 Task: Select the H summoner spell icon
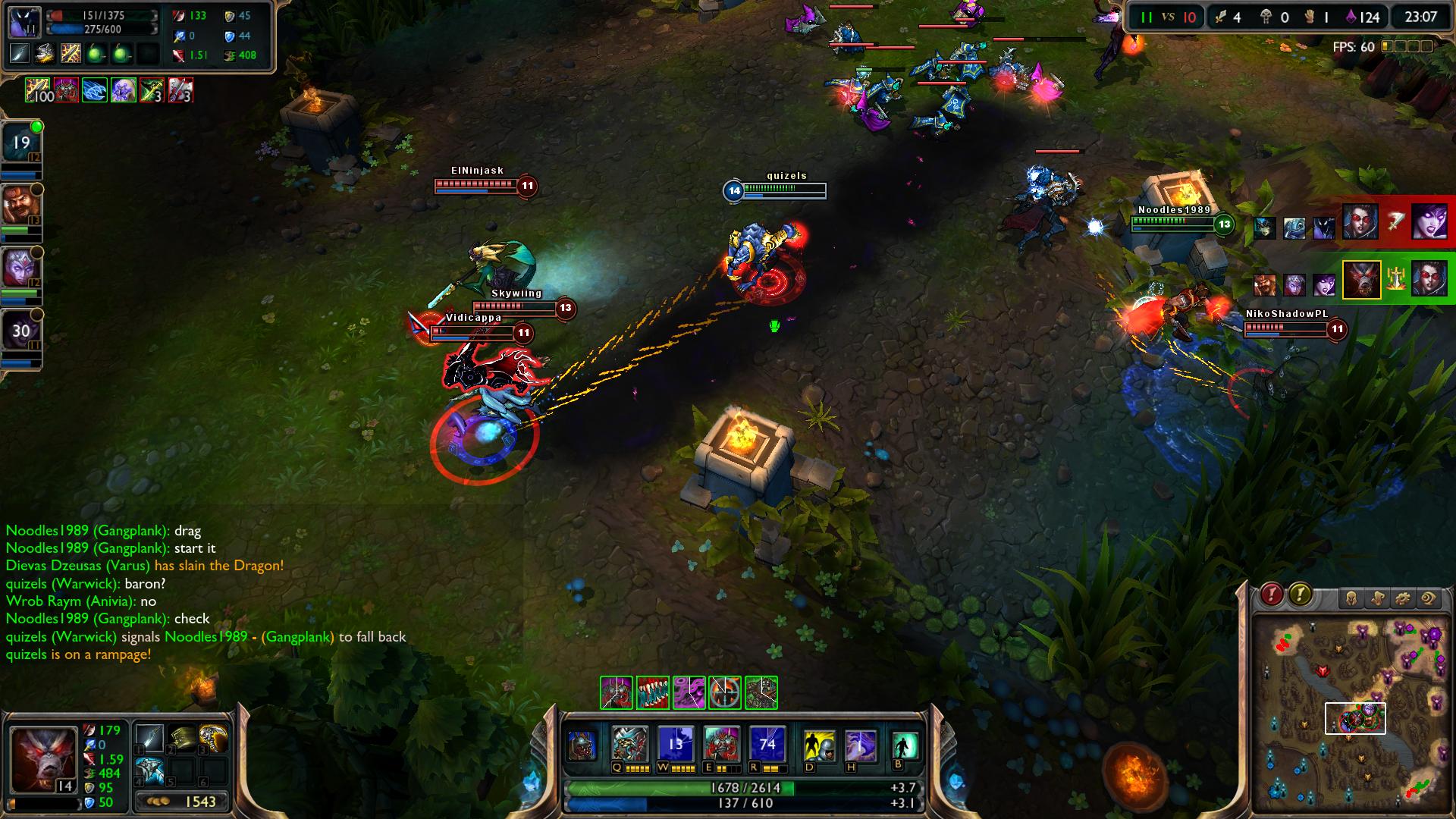point(861,746)
